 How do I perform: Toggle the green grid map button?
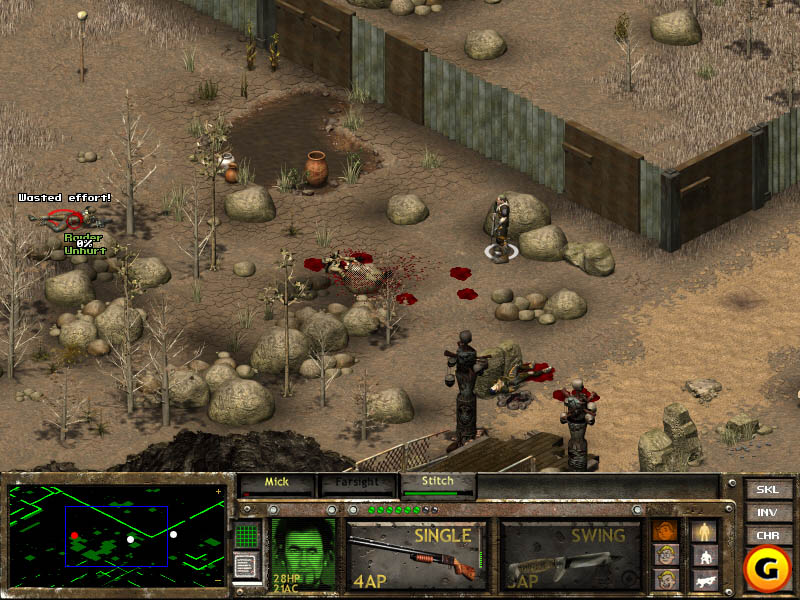(x=247, y=536)
